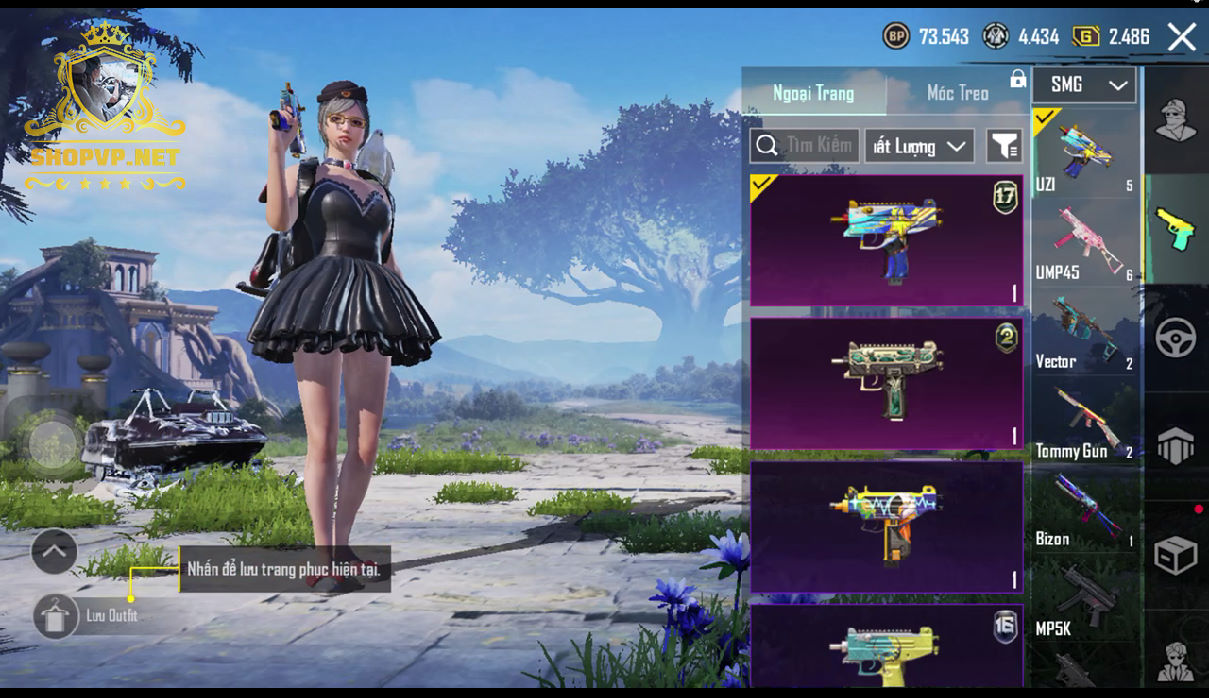Viewport: 1209px width, 698px height.
Task: Pick the Tommy Gun weapon category
Action: [1085, 422]
